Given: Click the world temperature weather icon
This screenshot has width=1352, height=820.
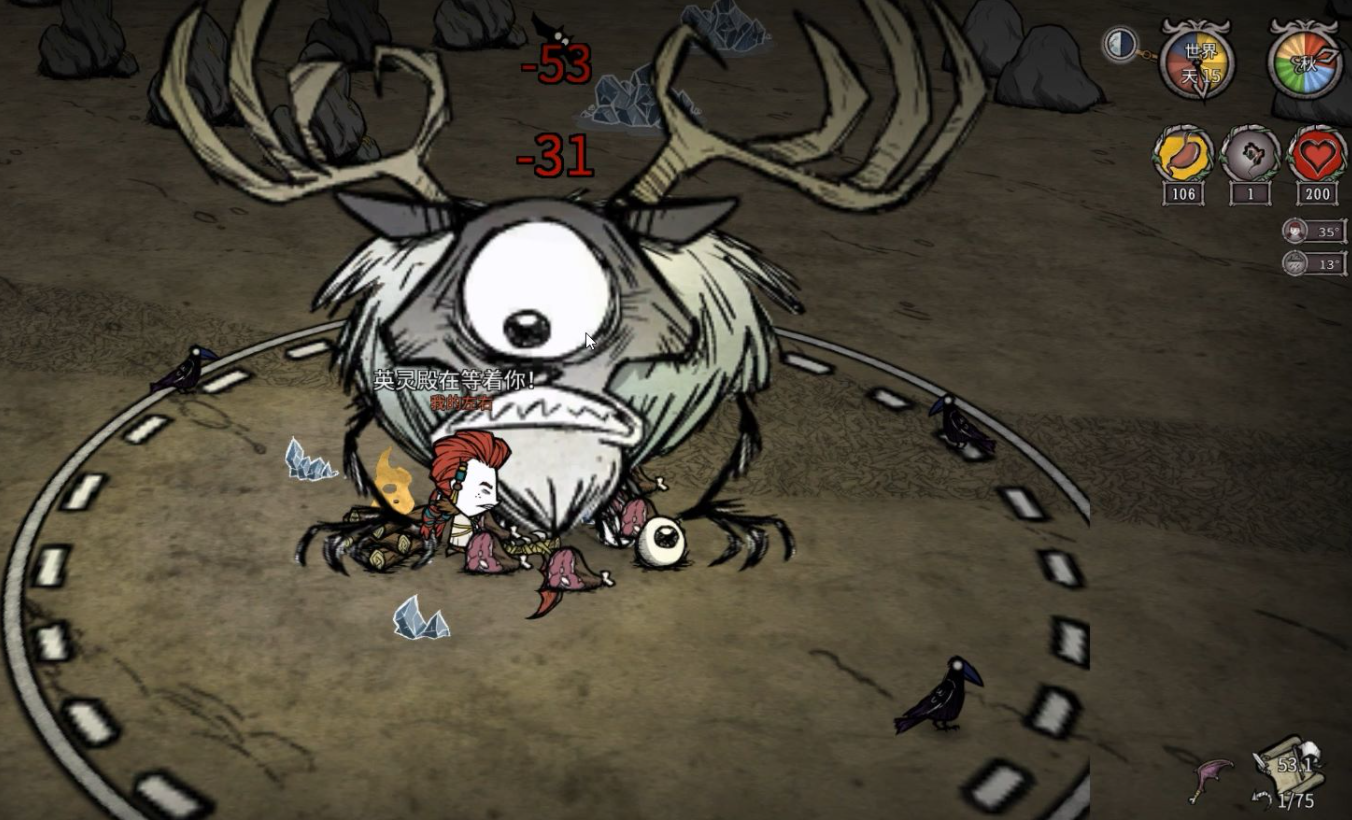Looking at the screenshot, I should [1295, 263].
